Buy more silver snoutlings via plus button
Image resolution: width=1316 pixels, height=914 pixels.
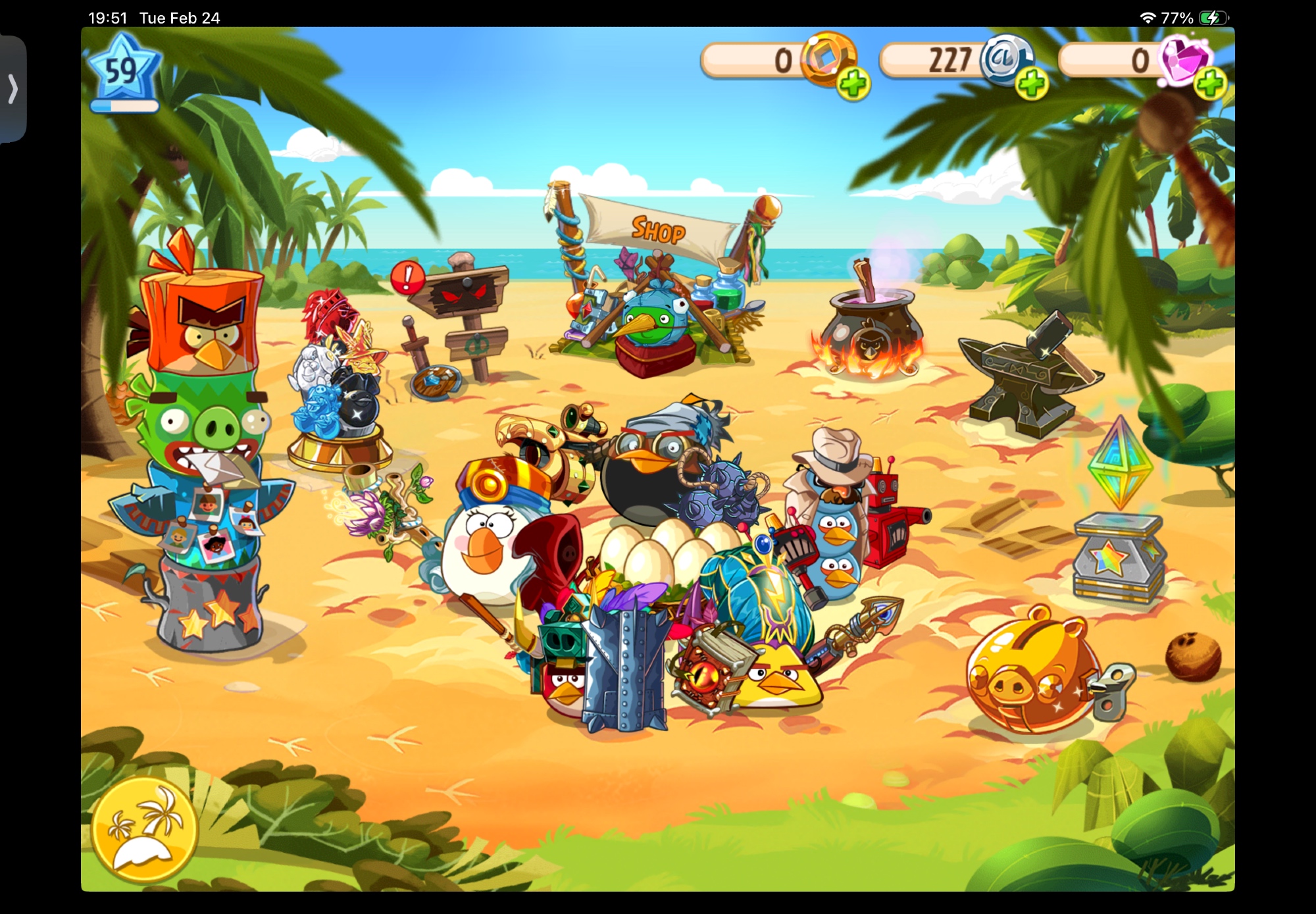tap(1031, 85)
